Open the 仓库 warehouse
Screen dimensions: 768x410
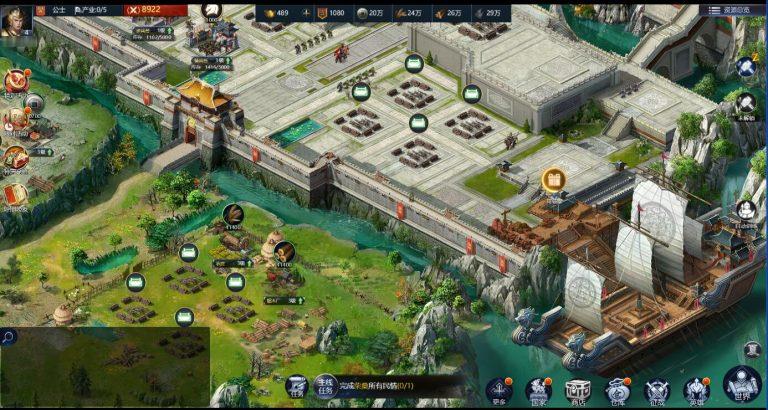click(618, 389)
